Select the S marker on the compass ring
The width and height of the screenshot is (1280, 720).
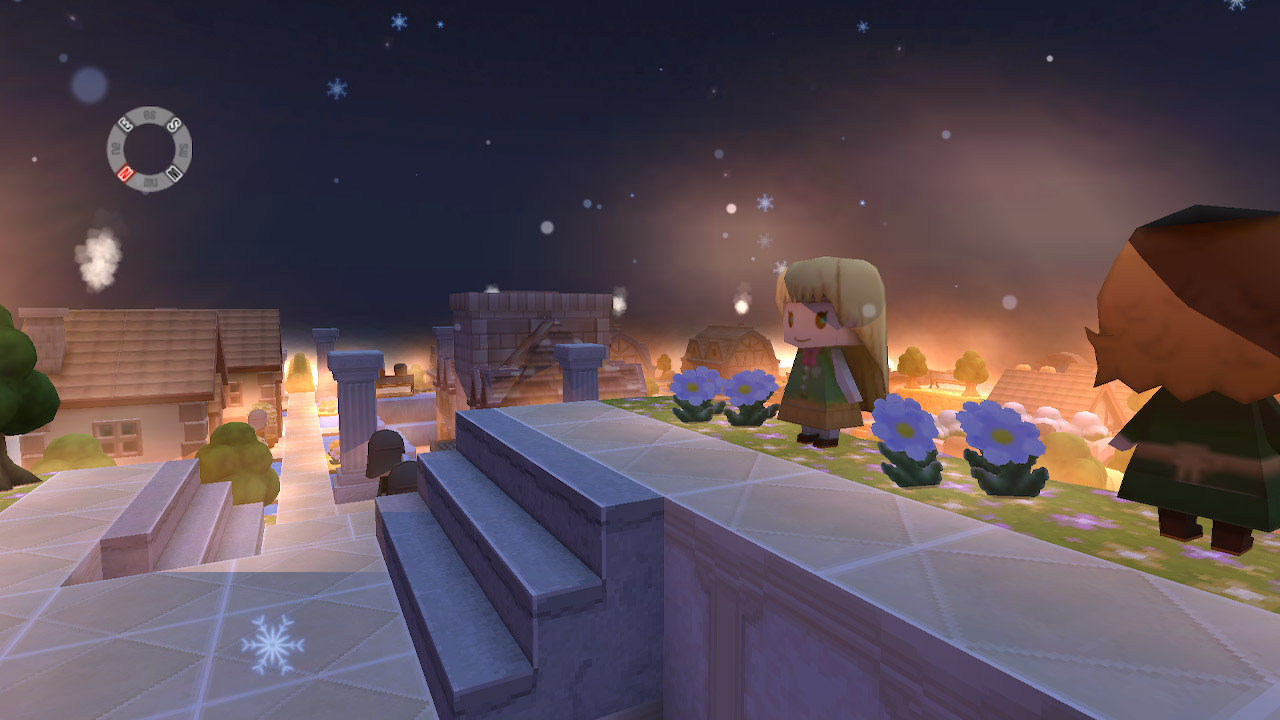pos(172,124)
